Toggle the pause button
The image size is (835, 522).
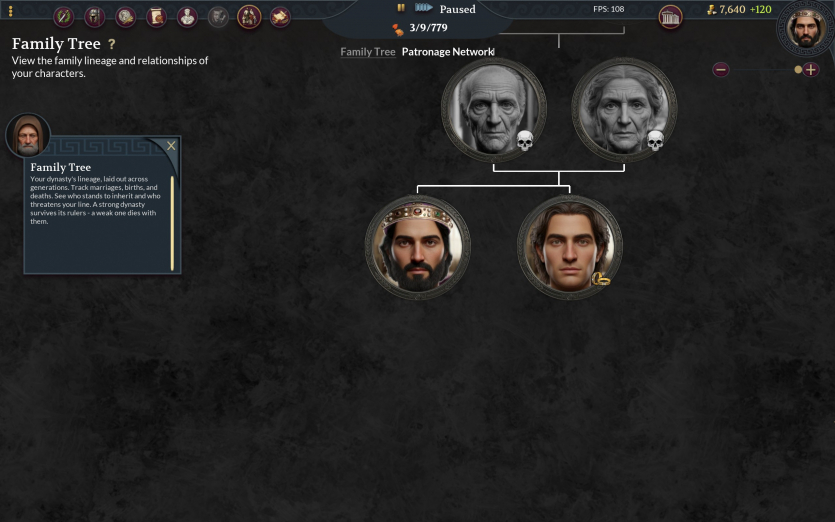tap(401, 8)
